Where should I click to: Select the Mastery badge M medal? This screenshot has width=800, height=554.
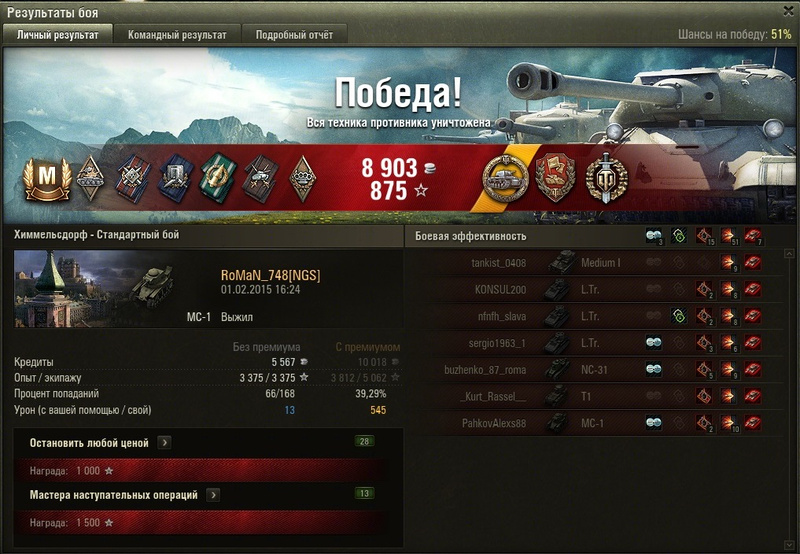tap(43, 177)
